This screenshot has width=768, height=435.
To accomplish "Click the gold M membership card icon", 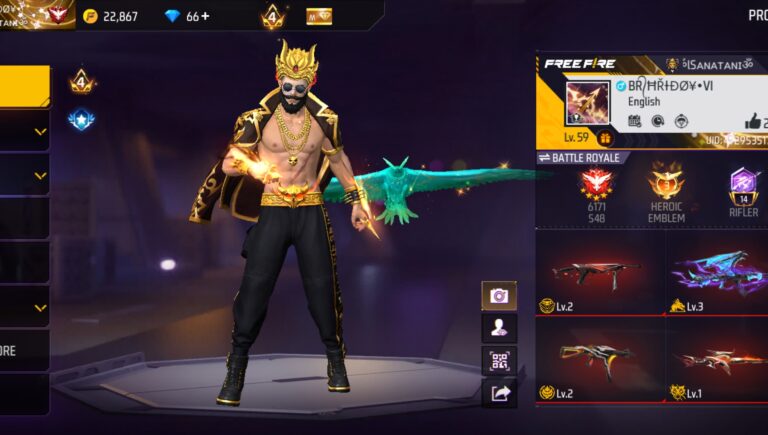I will click(x=319, y=16).
